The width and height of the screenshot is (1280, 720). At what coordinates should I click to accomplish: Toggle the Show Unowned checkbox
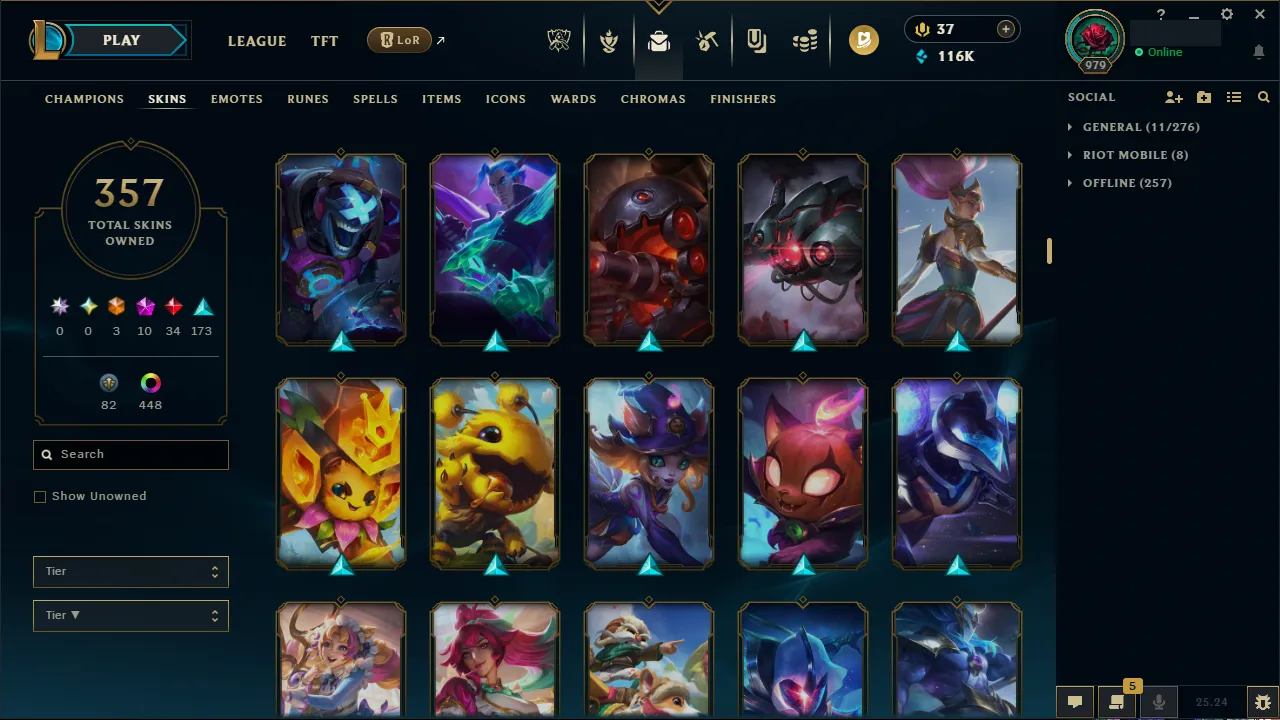pyautogui.click(x=40, y=496)
